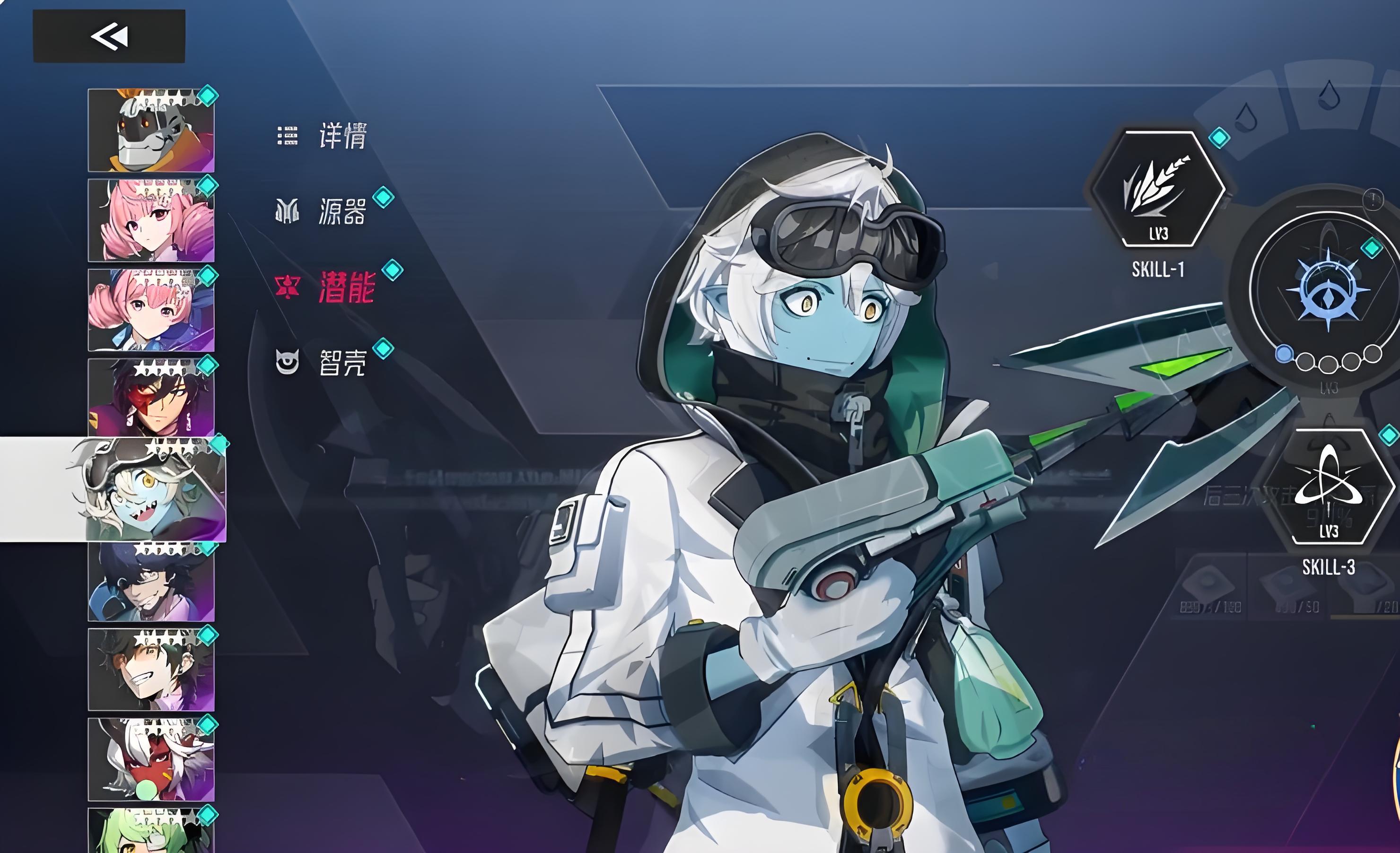The image size is (1400, 853).
Task: Pick the grinning black-haired character portrait
Action: [151, 670]
